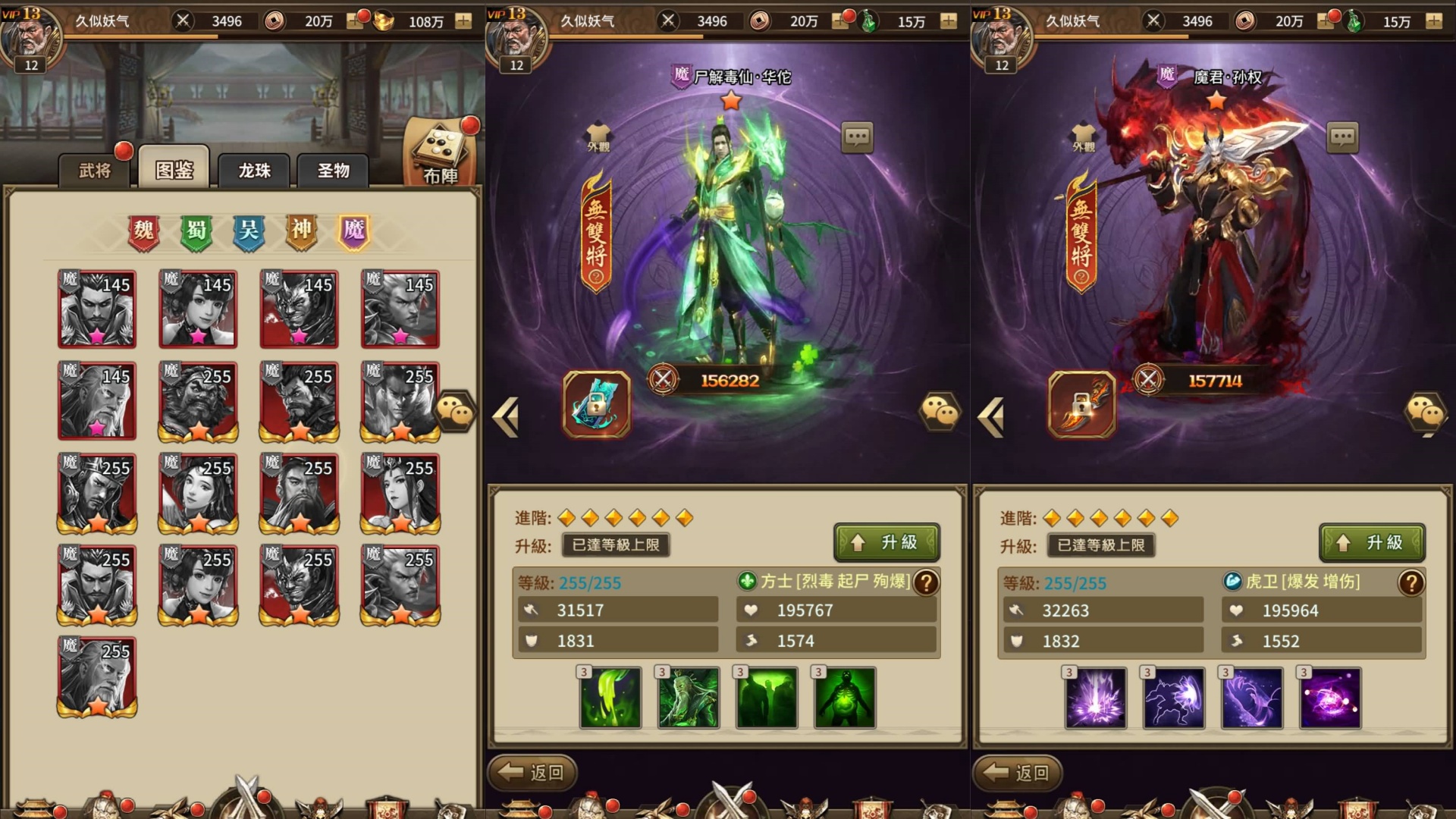Viewport: 1456px width, 819px height.
Task: Open the 圣物 tab
Action: pos(332,171)
